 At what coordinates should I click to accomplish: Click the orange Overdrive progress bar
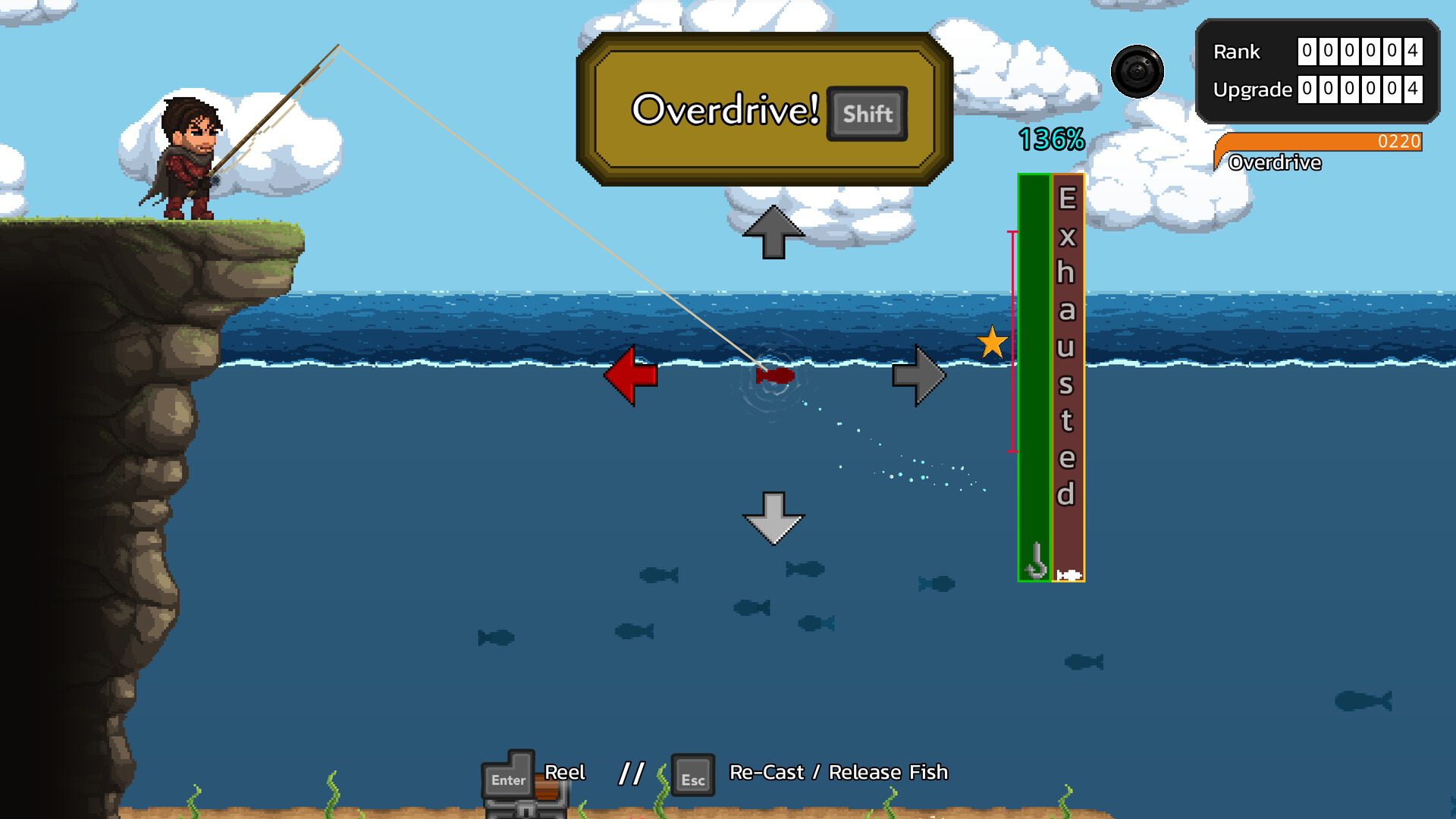coord(1327,143)
